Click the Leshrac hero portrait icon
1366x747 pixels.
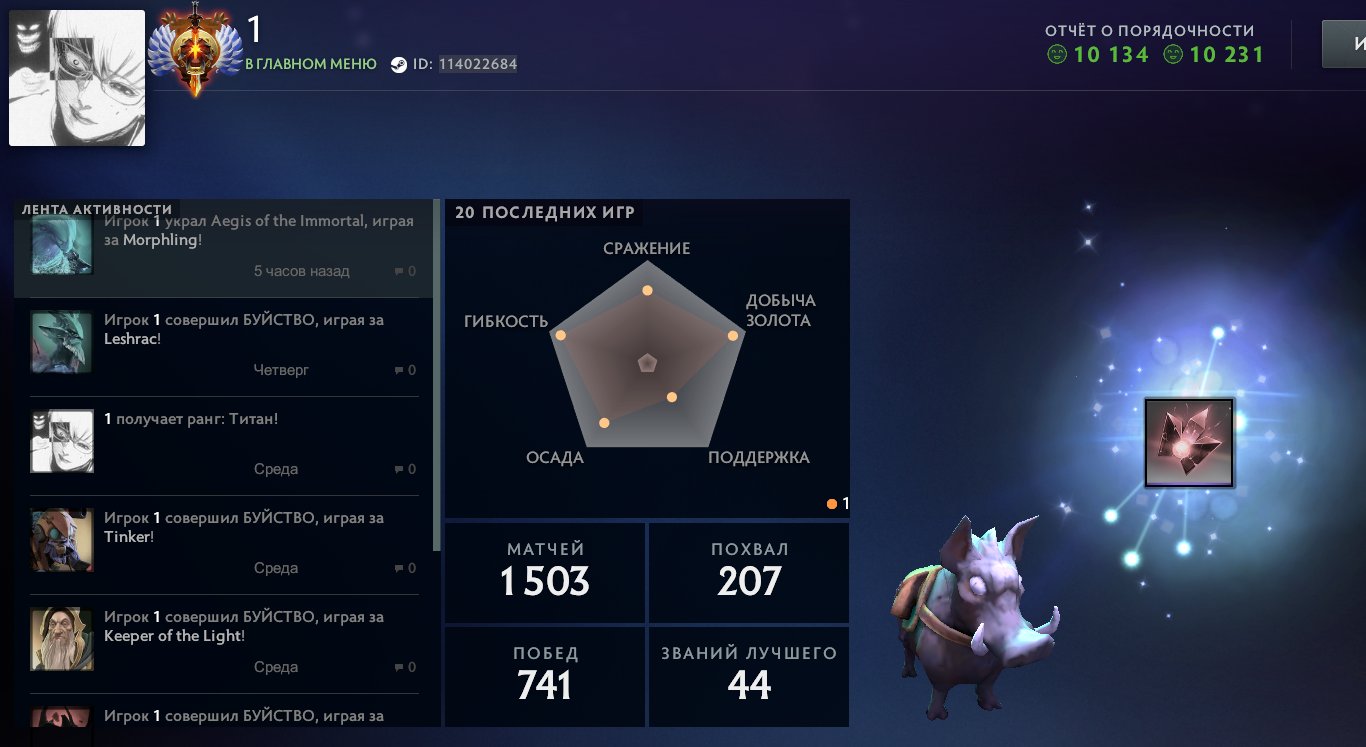pos(60,341)
